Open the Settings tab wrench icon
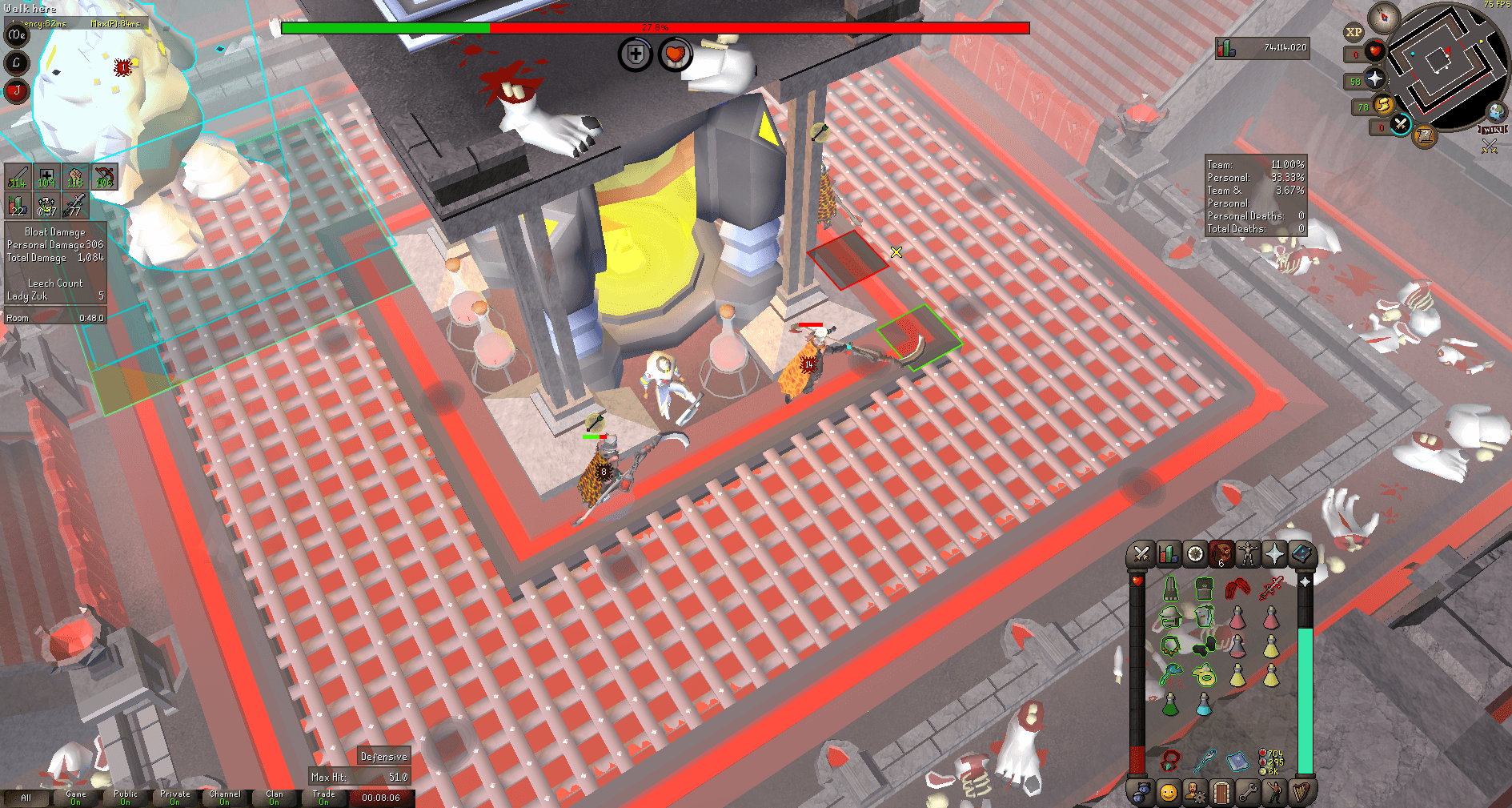The height and width of the screenshot is (808, 1512). coord(1246,791)
